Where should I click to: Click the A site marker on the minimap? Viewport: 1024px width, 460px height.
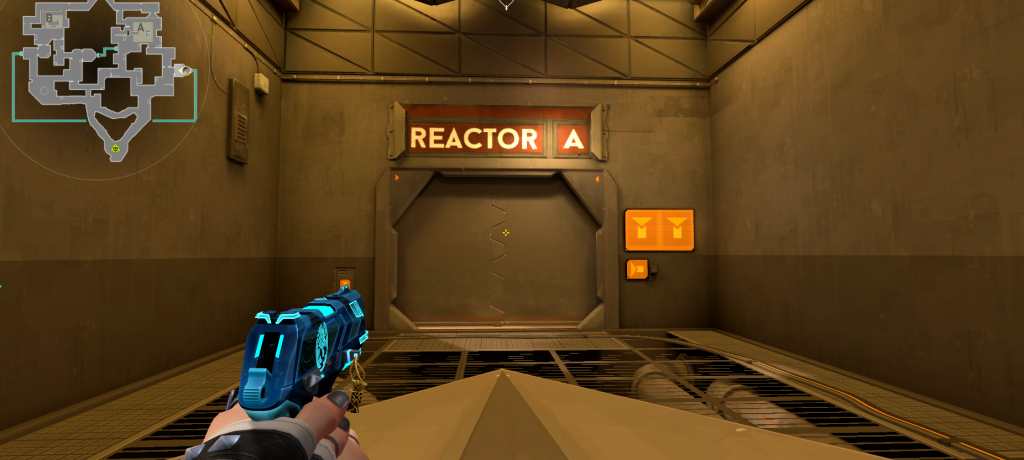point(141,29)
